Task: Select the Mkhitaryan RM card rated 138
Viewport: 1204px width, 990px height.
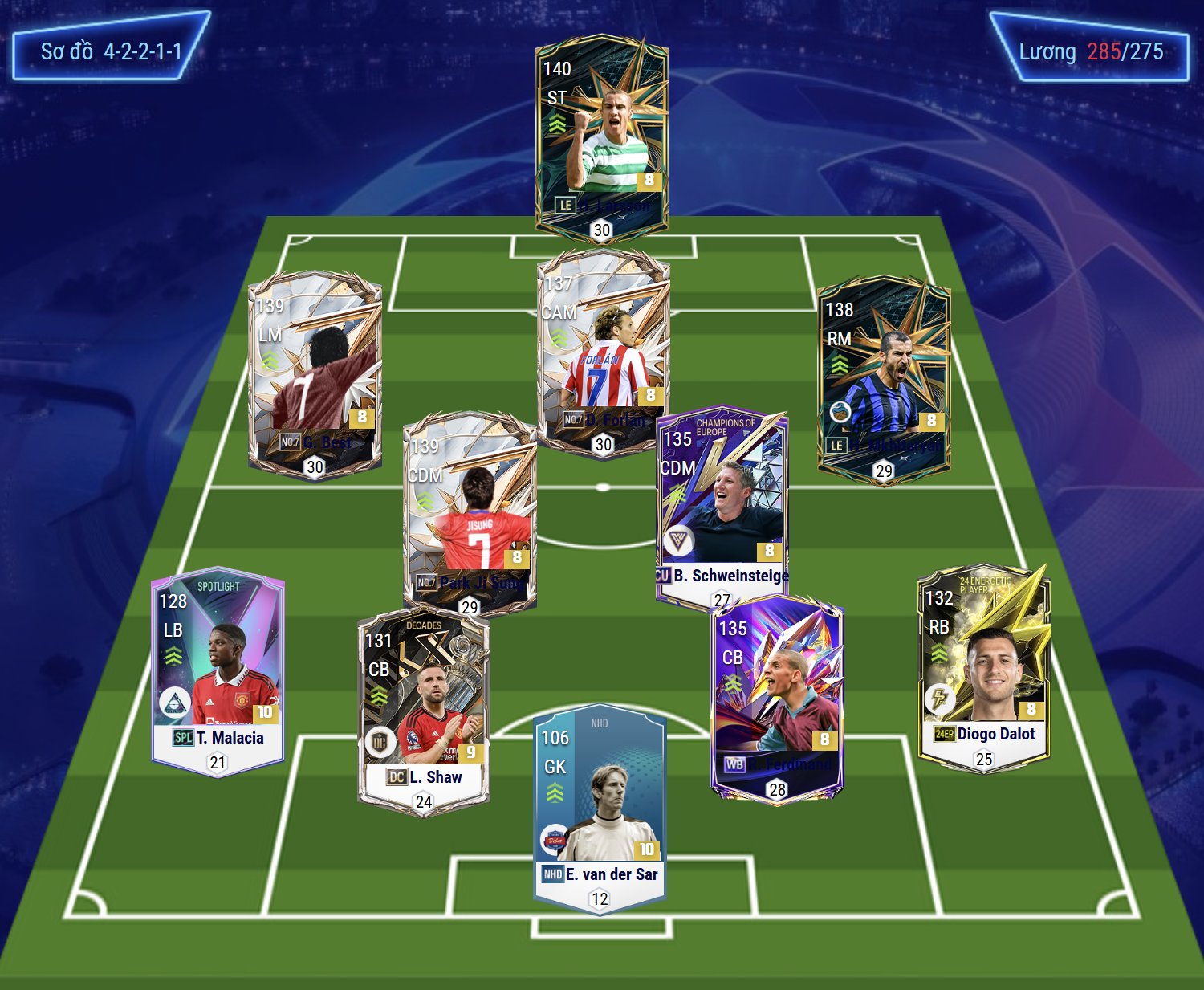Action: point(883,377)
